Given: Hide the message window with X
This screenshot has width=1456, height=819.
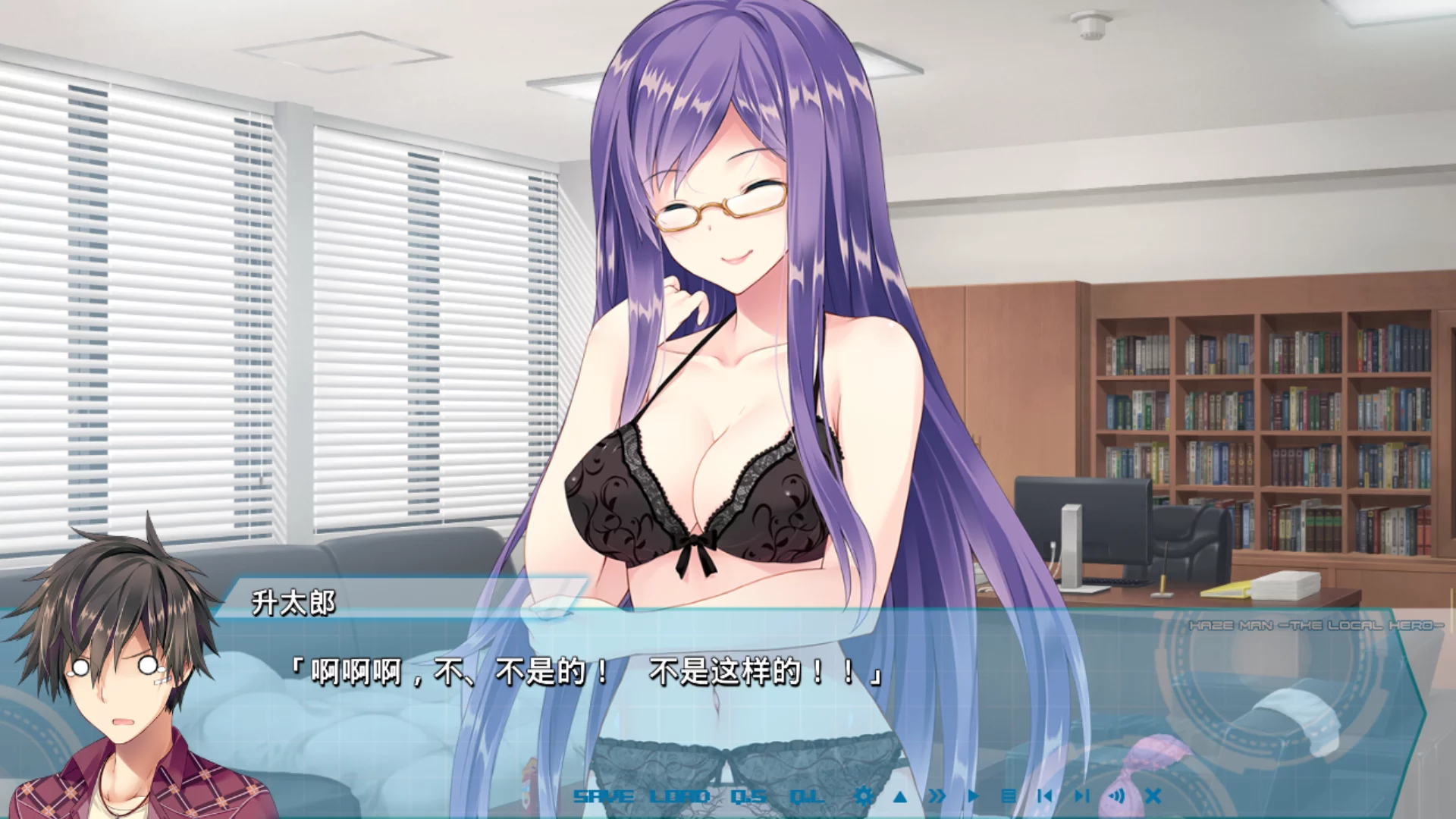Looking at the screenshot, I should tap(1153, 796).
